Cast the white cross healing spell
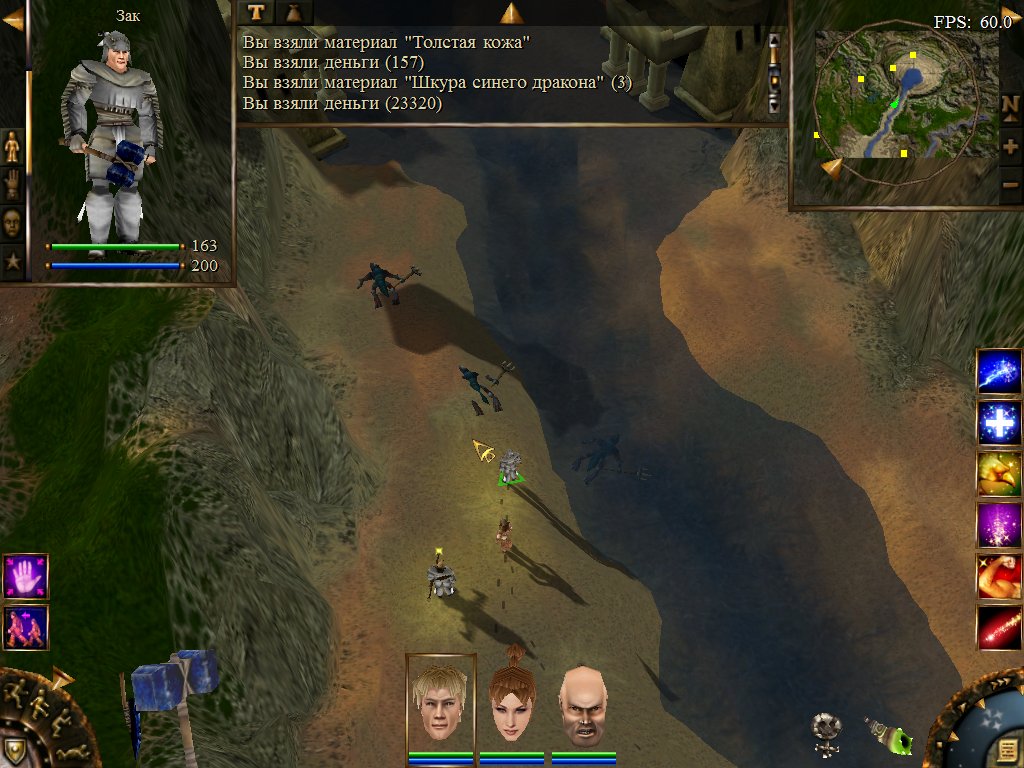 pyautogui.click(x=998, y=422)
